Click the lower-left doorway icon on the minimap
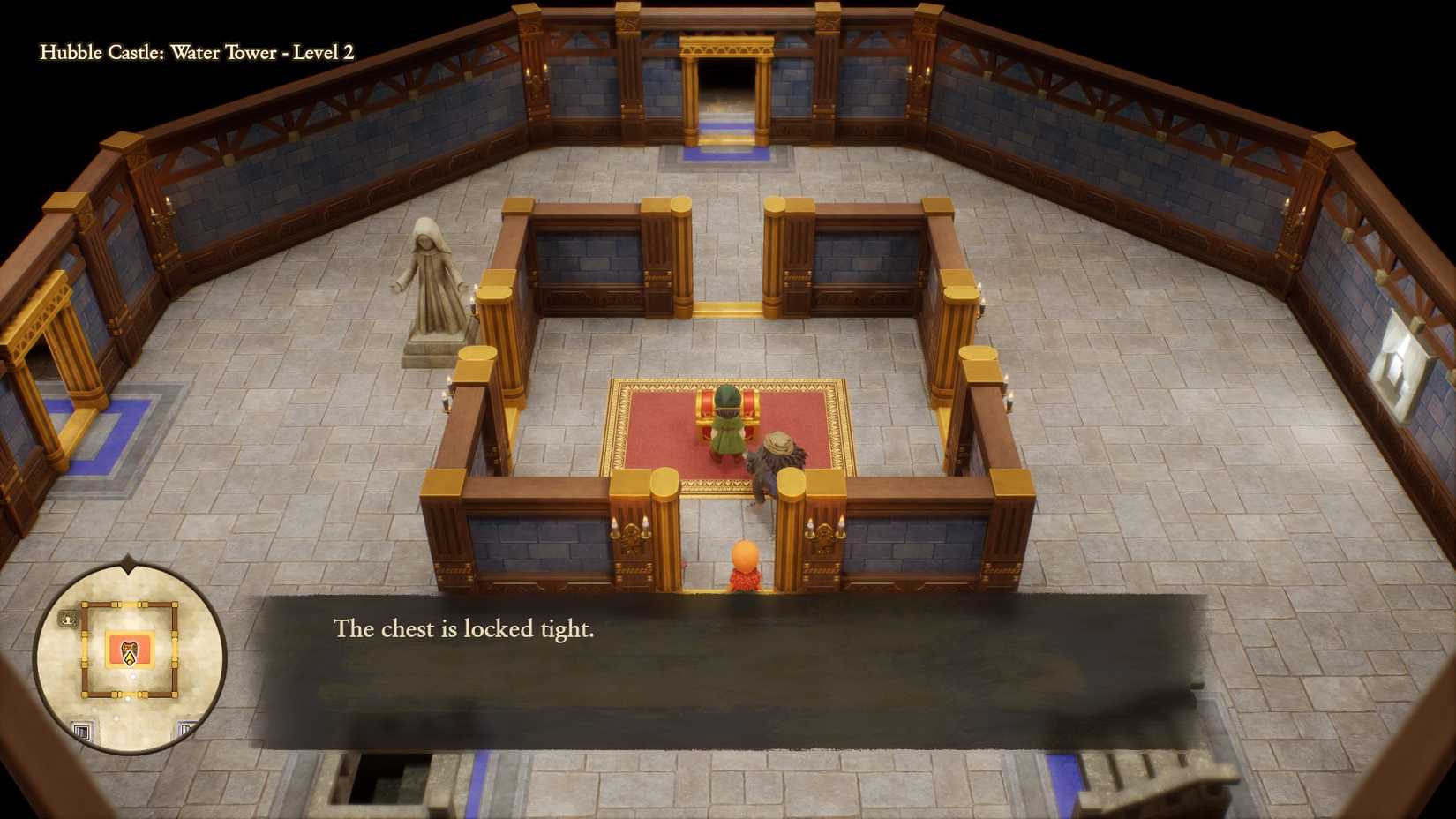Viewport: 1456px width, 819px height. click(81, 729)
